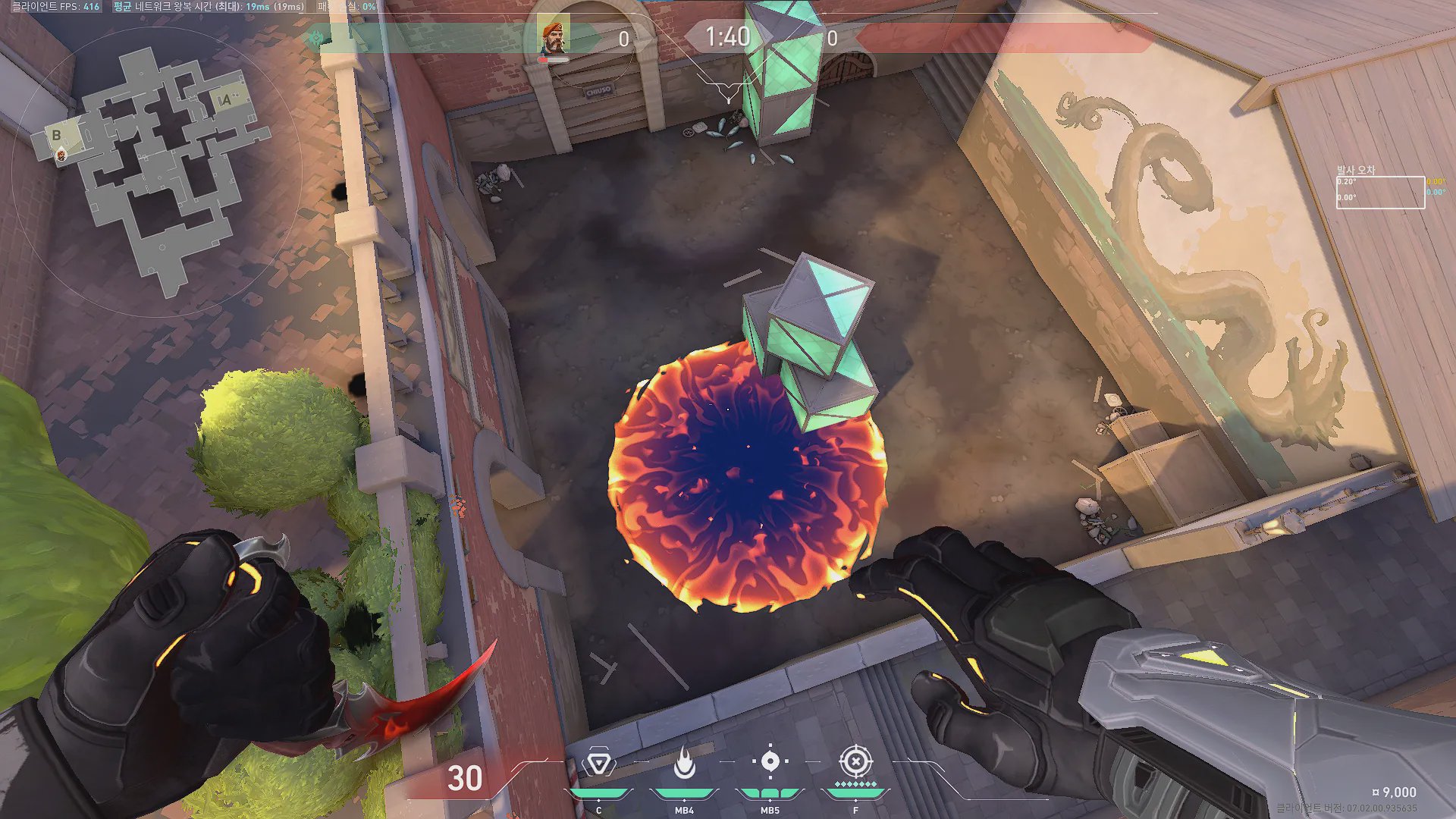Select the player marker on the minimap
Image resolution: width=1456 pixels, height=819 pixels.
(61, 155)
